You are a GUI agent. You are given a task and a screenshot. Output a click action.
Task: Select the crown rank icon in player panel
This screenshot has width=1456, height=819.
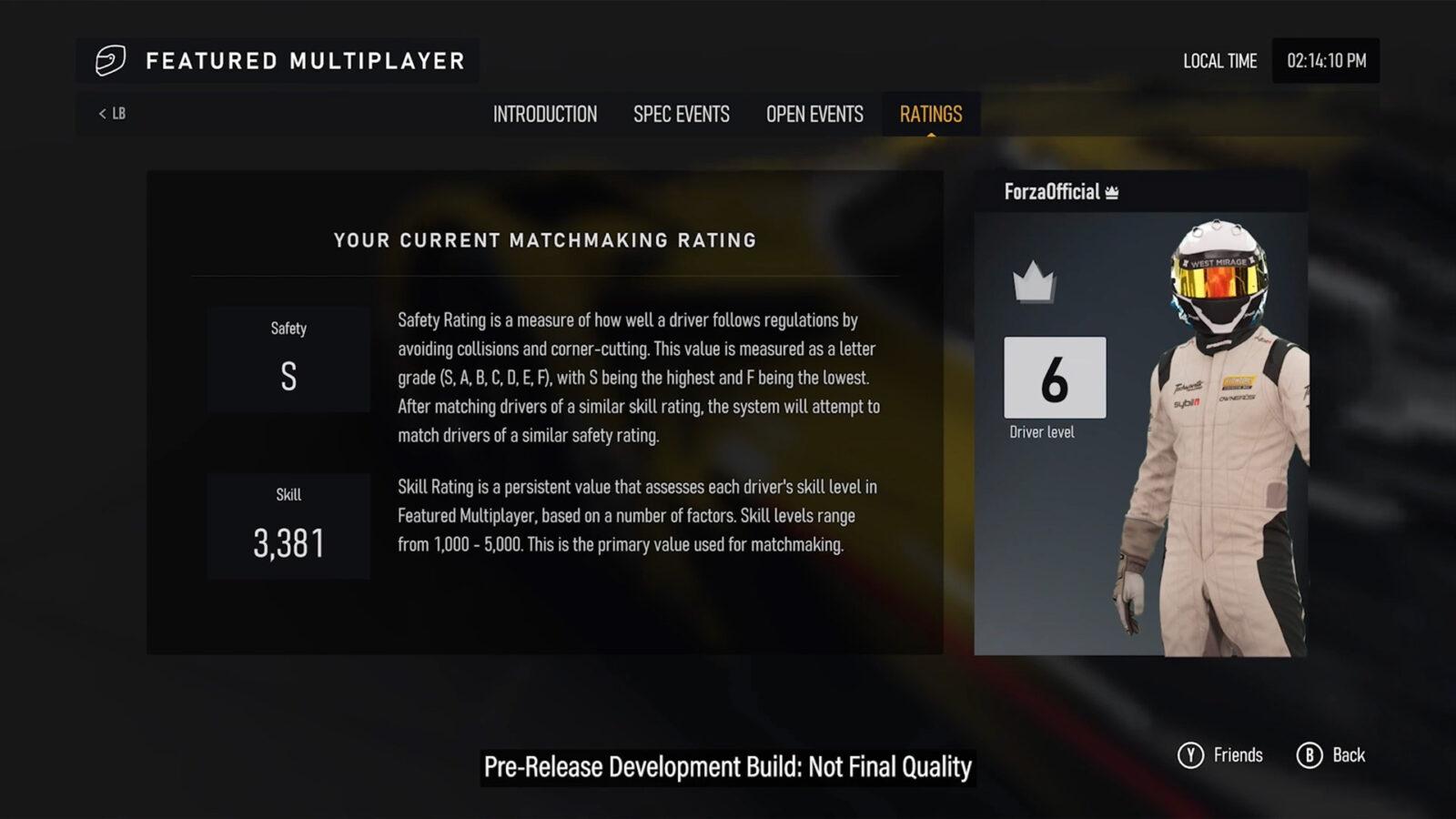click(x=1033, y=285)
